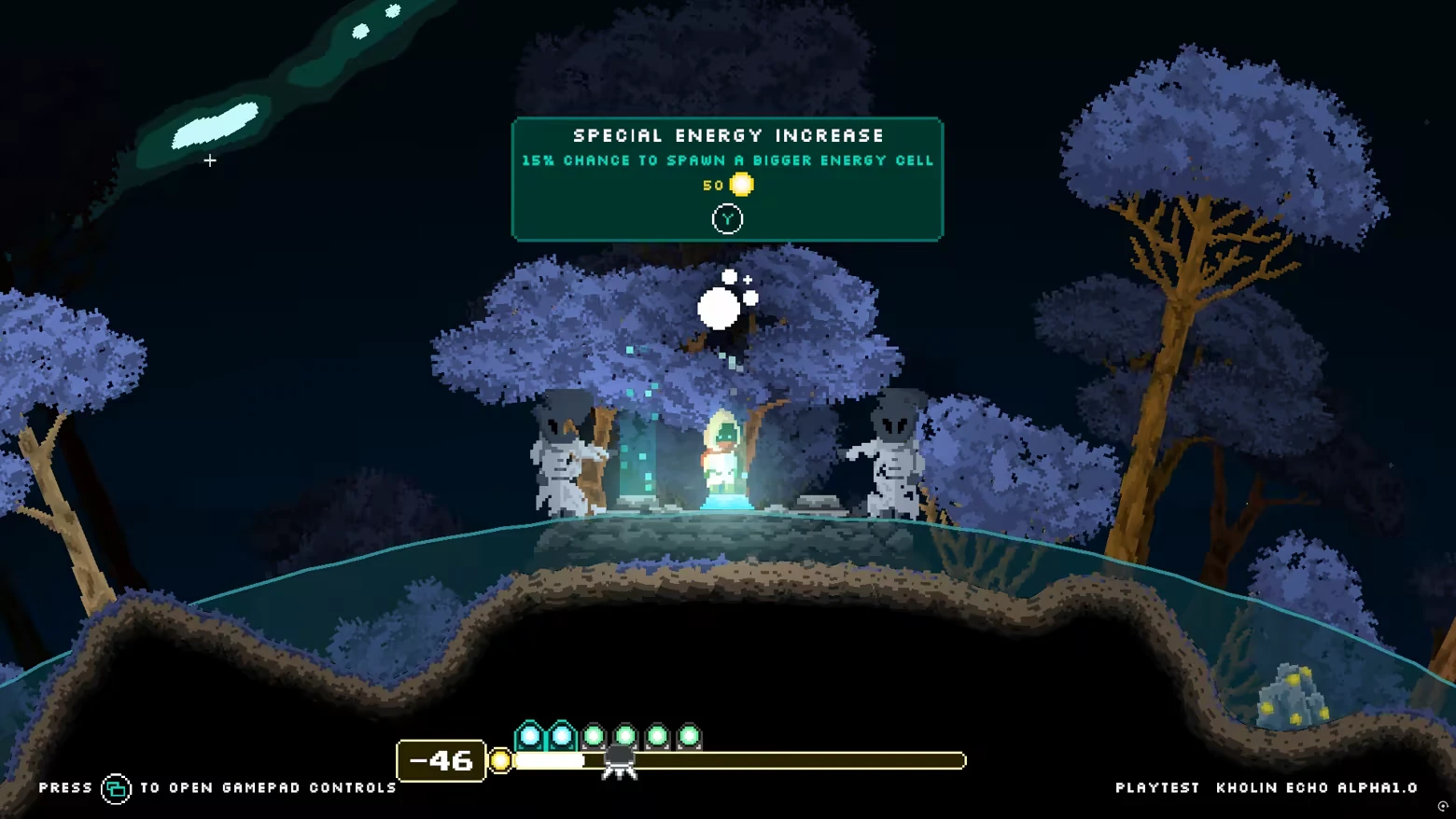Click the gold coin icon showing 50
The image size is (1456, 819).
[x=740, y=184]
